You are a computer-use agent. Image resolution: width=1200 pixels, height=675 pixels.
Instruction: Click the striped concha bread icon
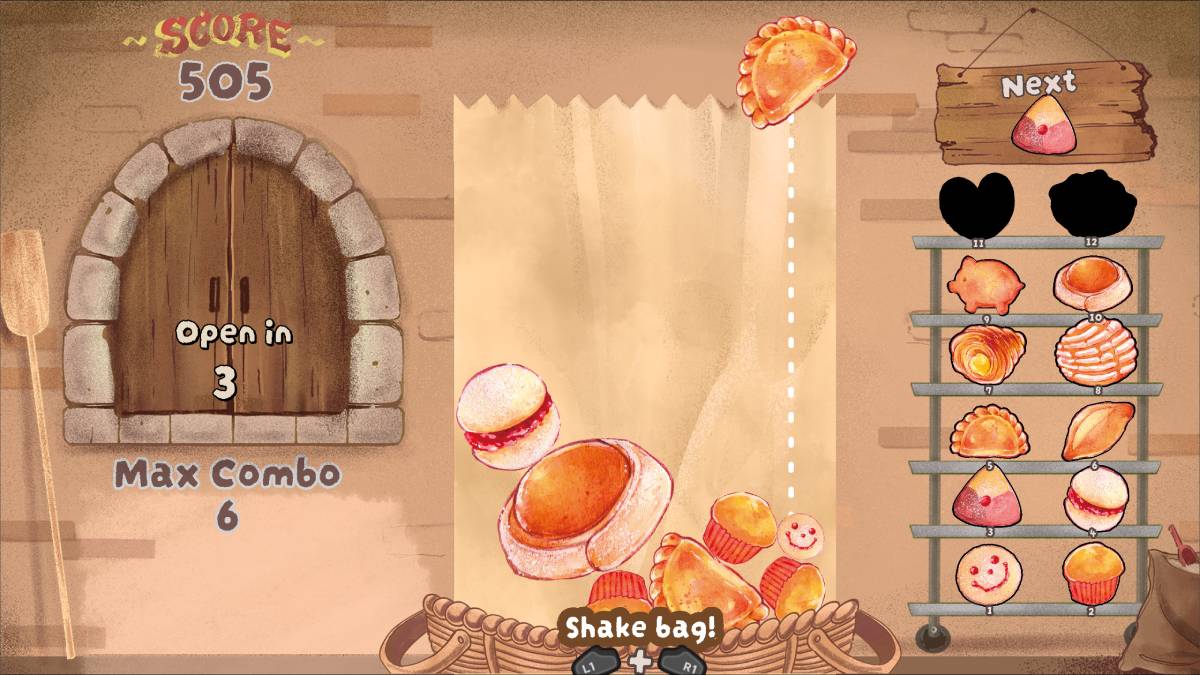(x=1095, y=351)
